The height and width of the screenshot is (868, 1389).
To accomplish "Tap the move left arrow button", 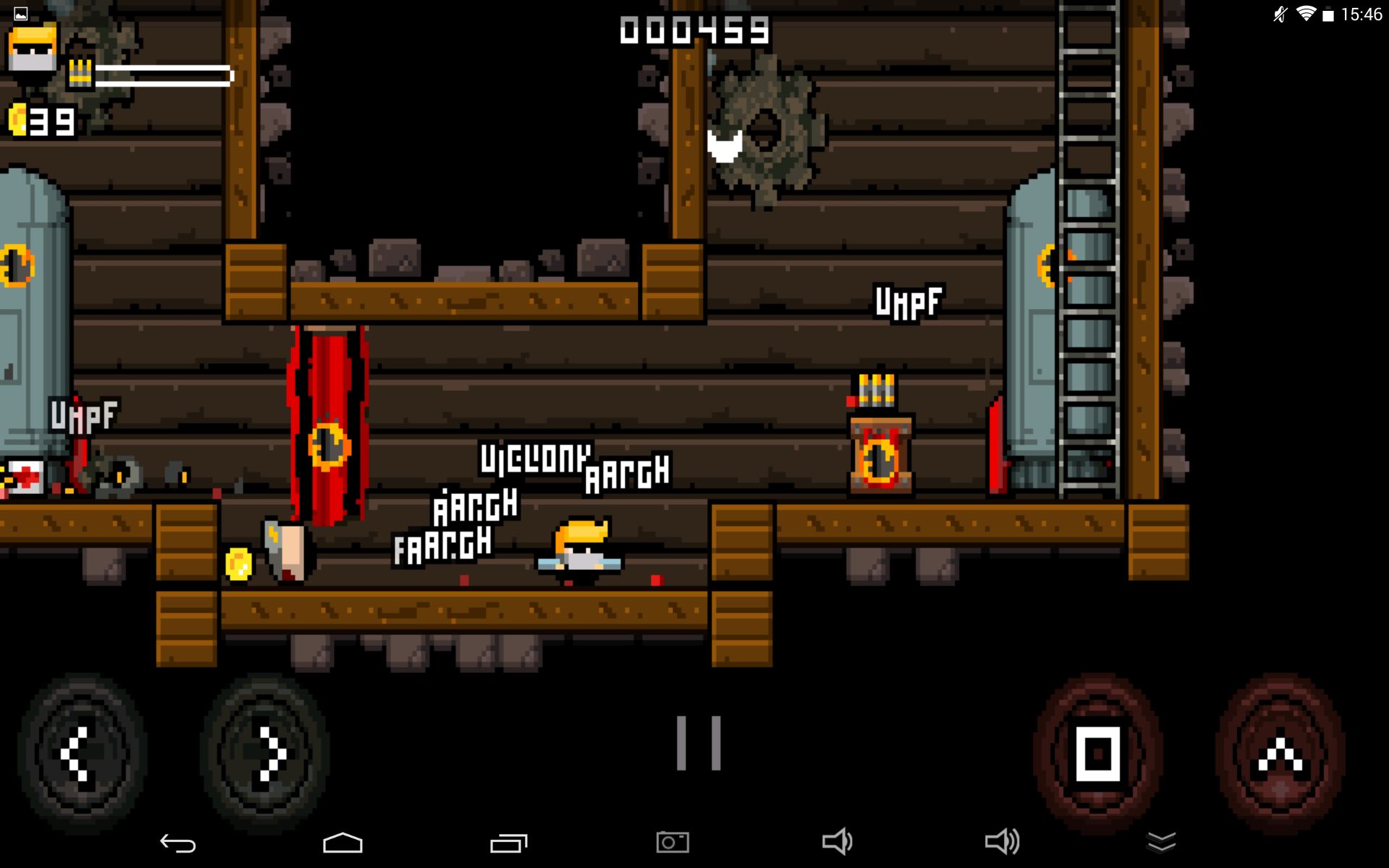I will pyautogui.click(x=82, y=754).
